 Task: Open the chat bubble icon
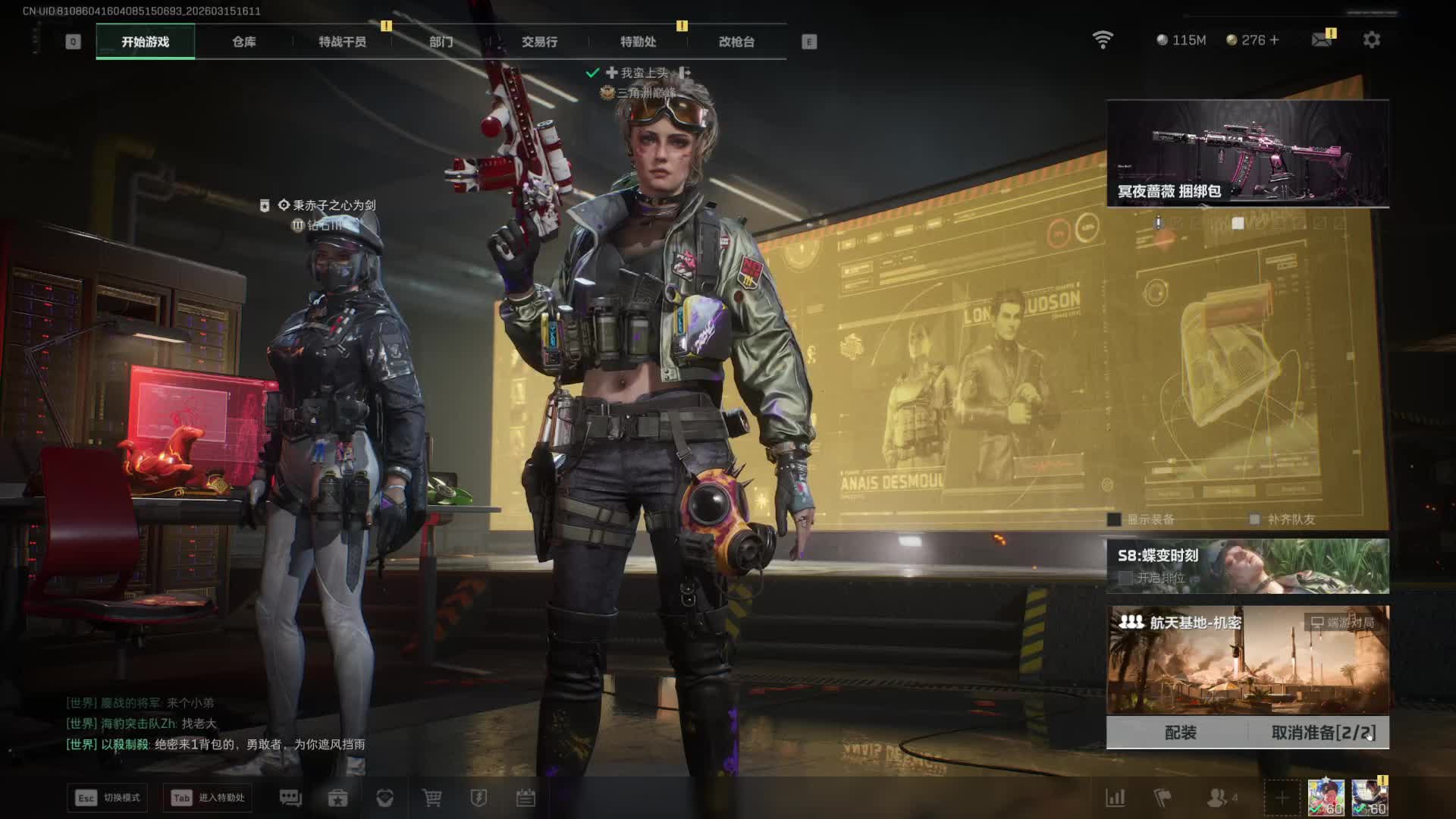(290, 798)
